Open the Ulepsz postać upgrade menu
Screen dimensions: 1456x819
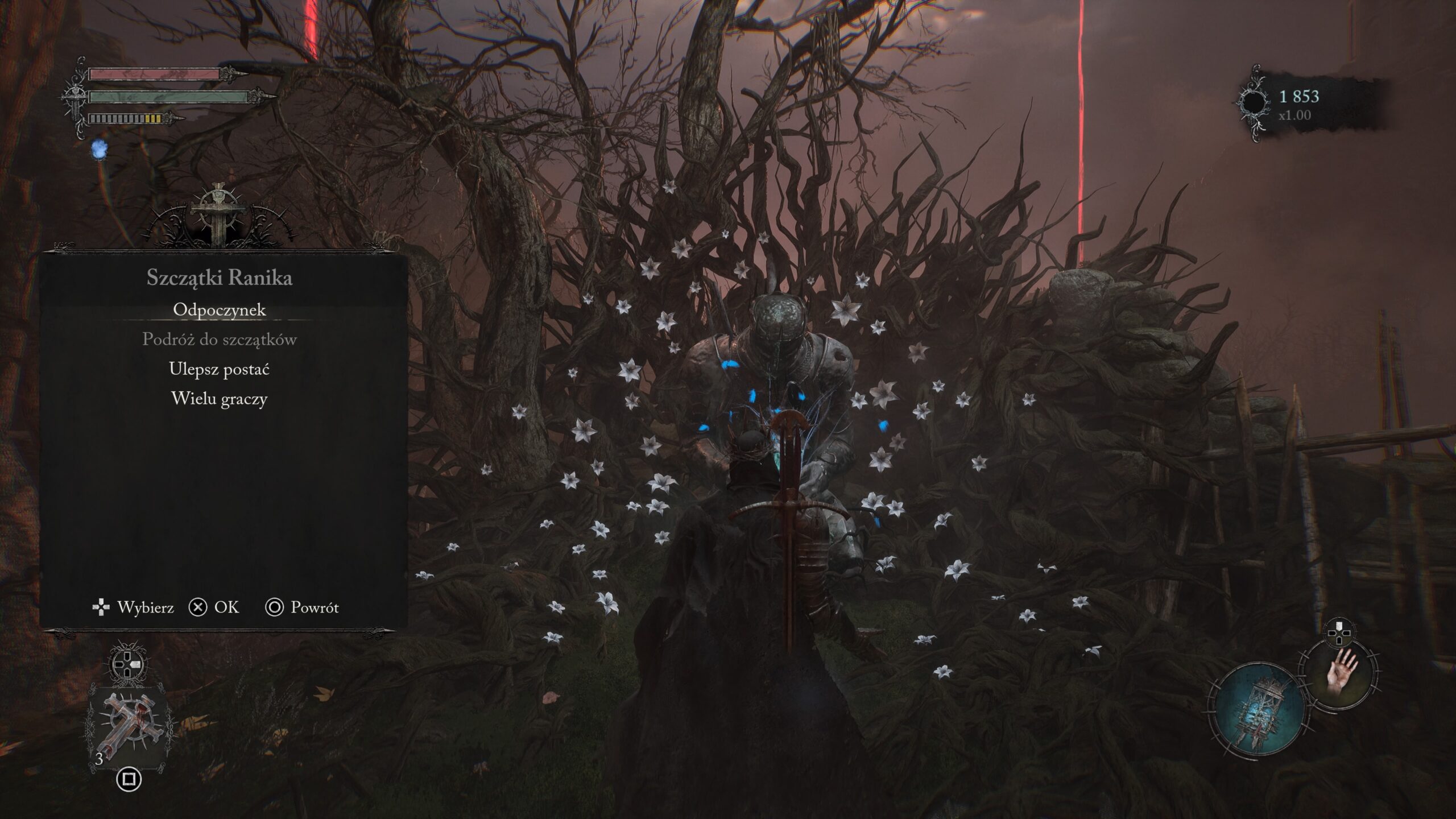tap(220, 369)
